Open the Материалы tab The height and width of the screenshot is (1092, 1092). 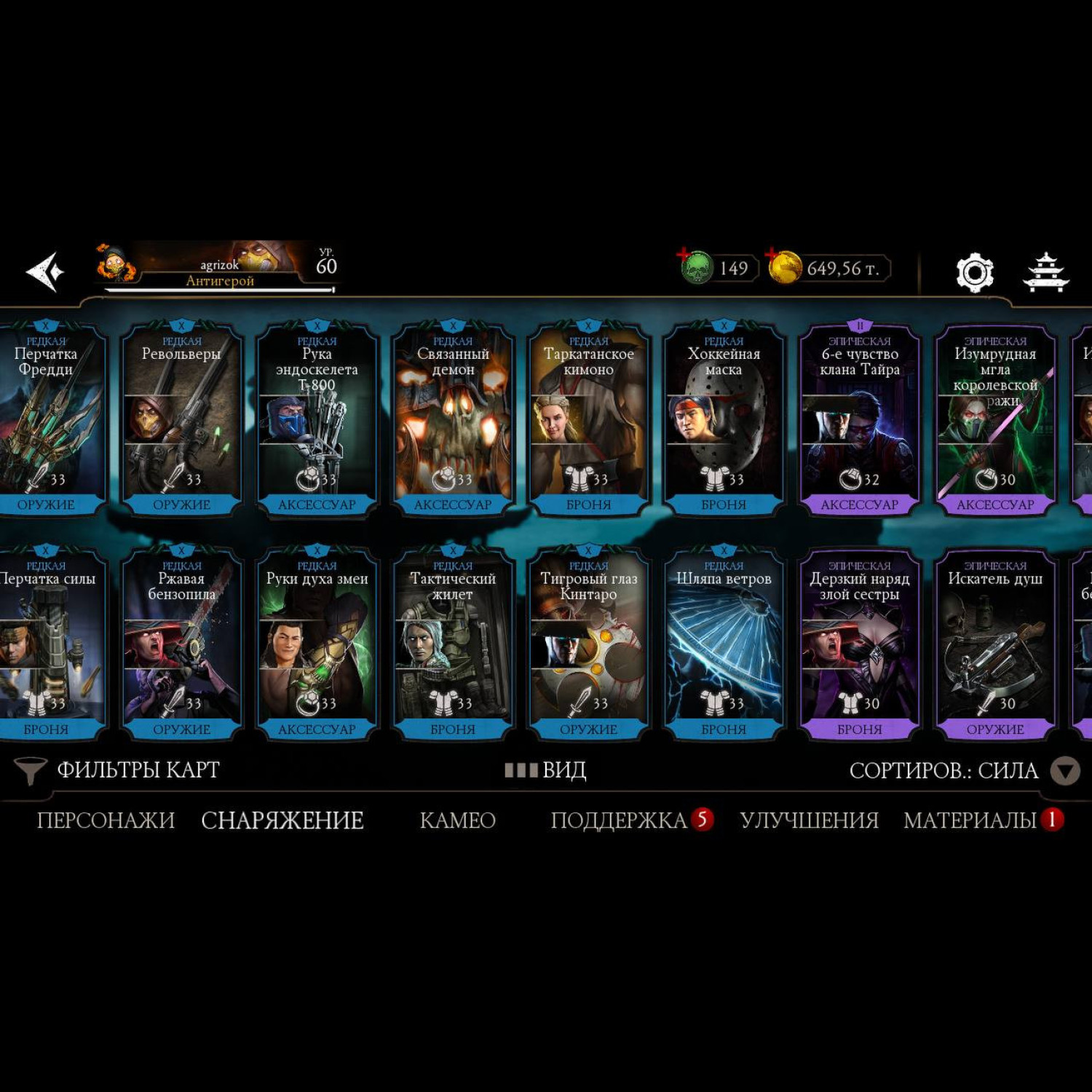tap(970, 820)
